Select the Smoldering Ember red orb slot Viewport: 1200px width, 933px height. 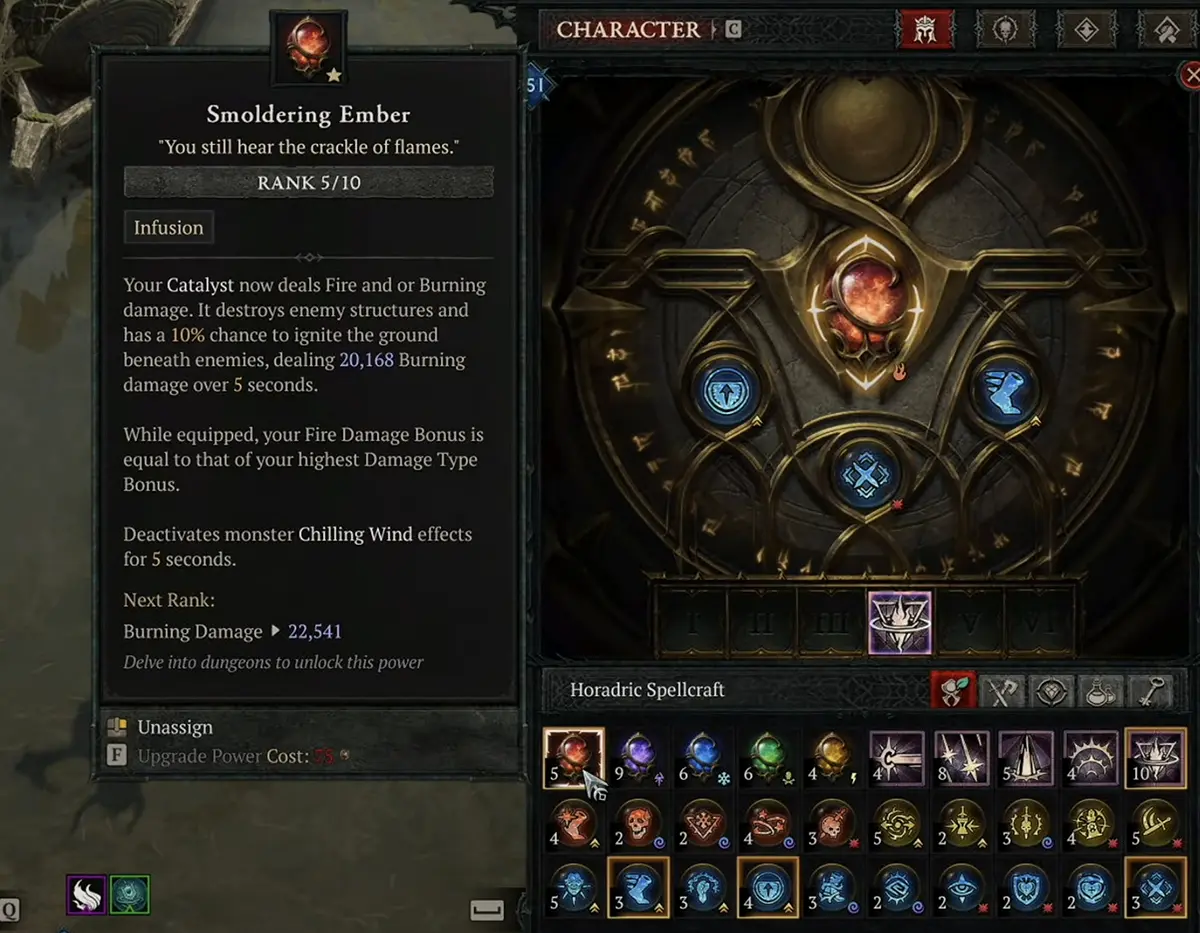tap(574, 757)
